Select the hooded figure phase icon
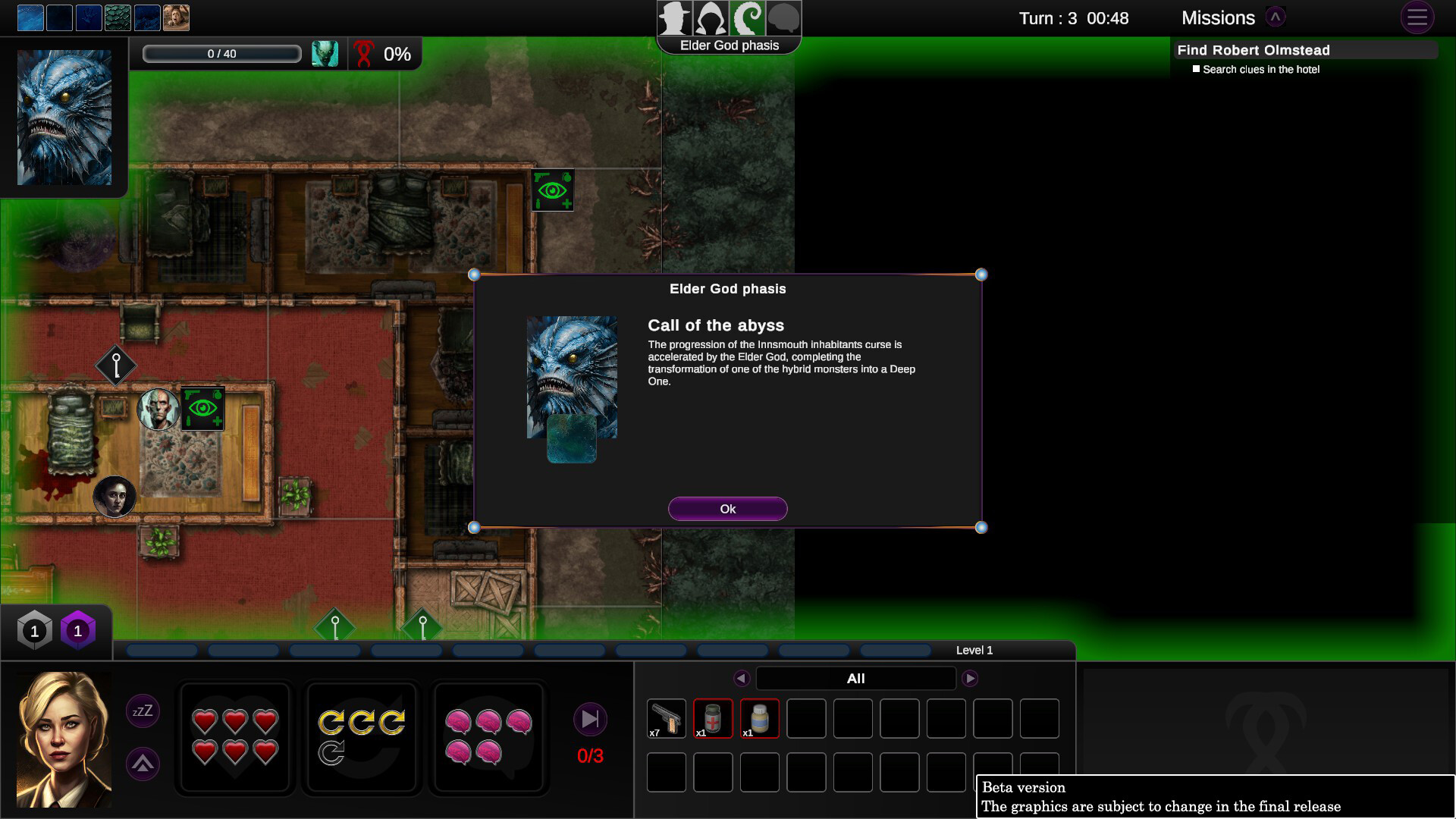The height and width of the screenshot is (819, 1456). click(x=710, y=17)
